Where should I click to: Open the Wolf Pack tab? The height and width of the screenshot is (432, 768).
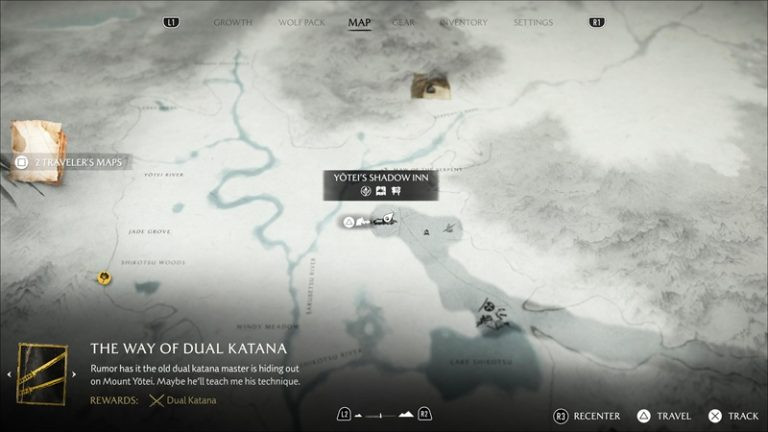pyautogui.click(x=301, y=22)
